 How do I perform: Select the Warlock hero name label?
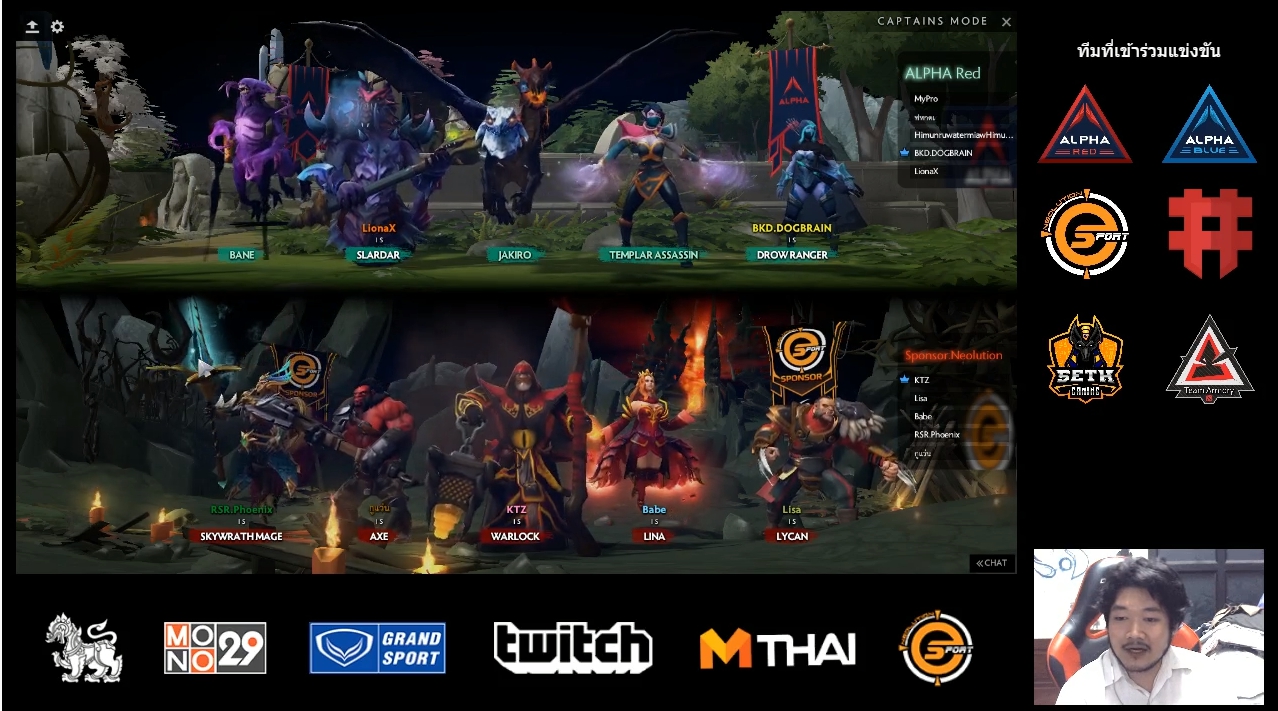(x=515, y=536)
